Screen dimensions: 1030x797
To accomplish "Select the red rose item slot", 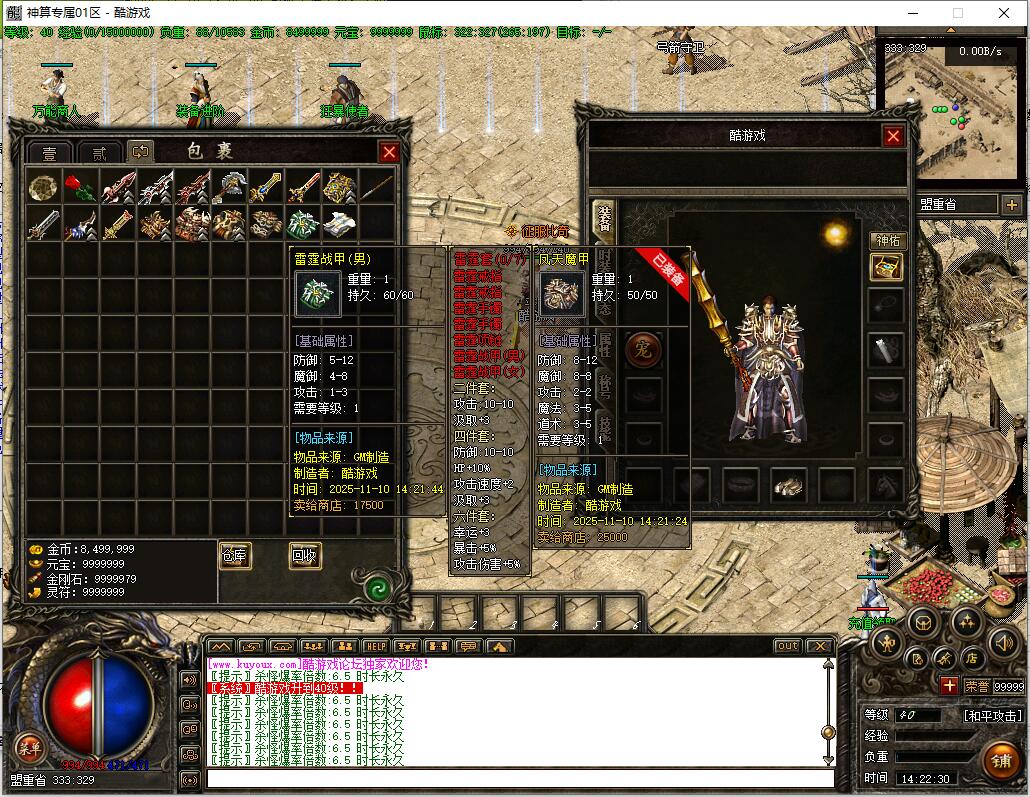I will [x=80, y=187].
